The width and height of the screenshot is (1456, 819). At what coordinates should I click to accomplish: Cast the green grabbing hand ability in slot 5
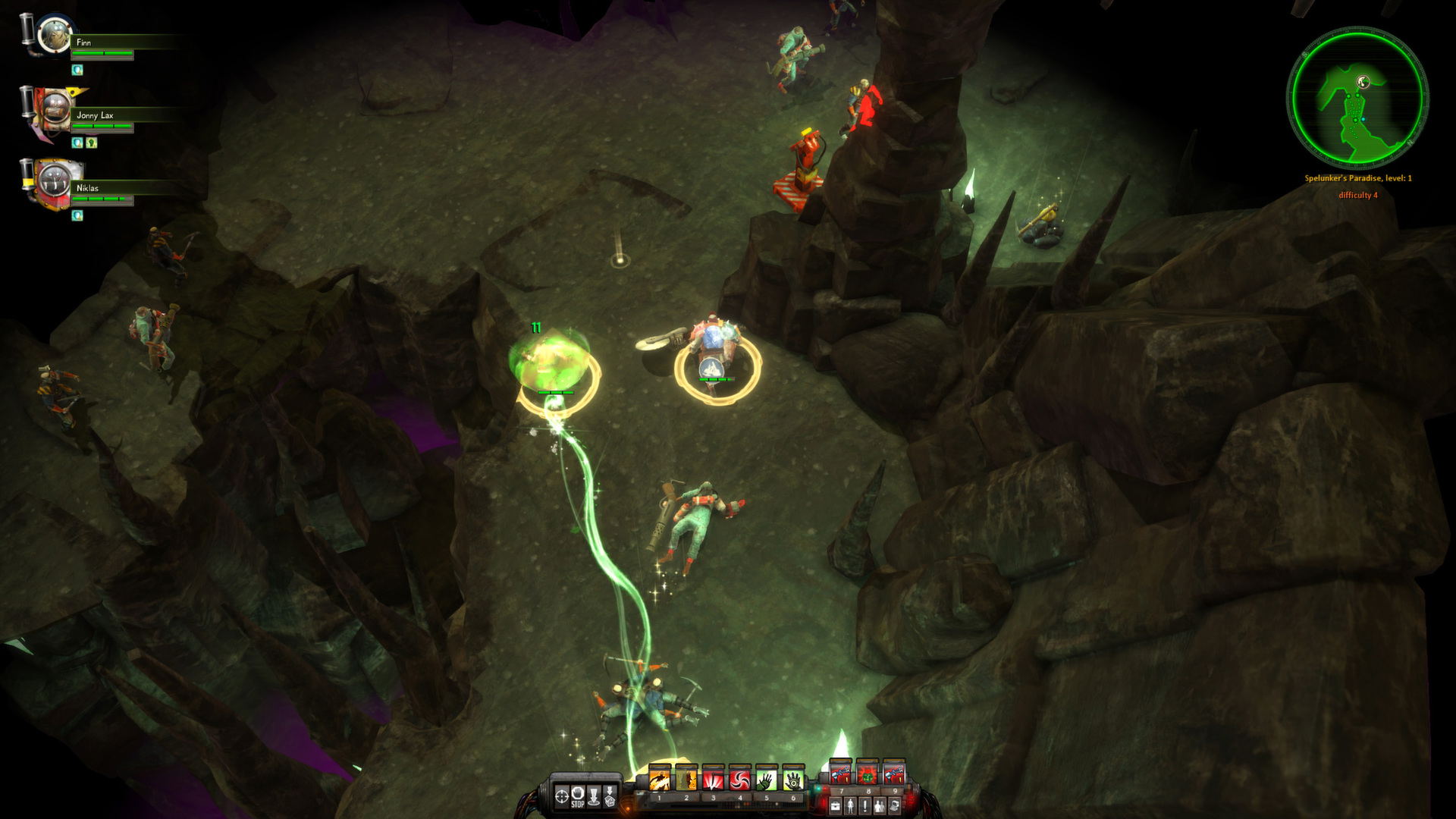tap(767, 781)
